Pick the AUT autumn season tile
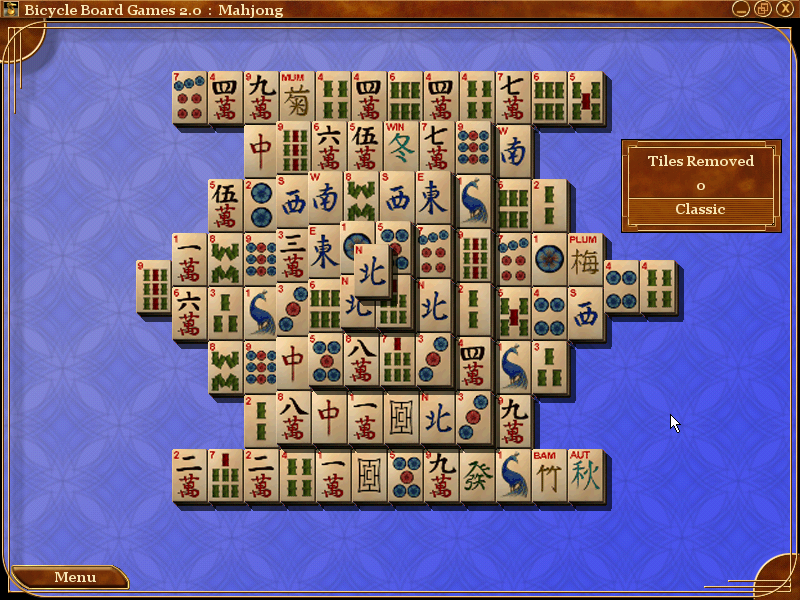The width and height of the screenshot is (800, 600). [x=584, y=475]
